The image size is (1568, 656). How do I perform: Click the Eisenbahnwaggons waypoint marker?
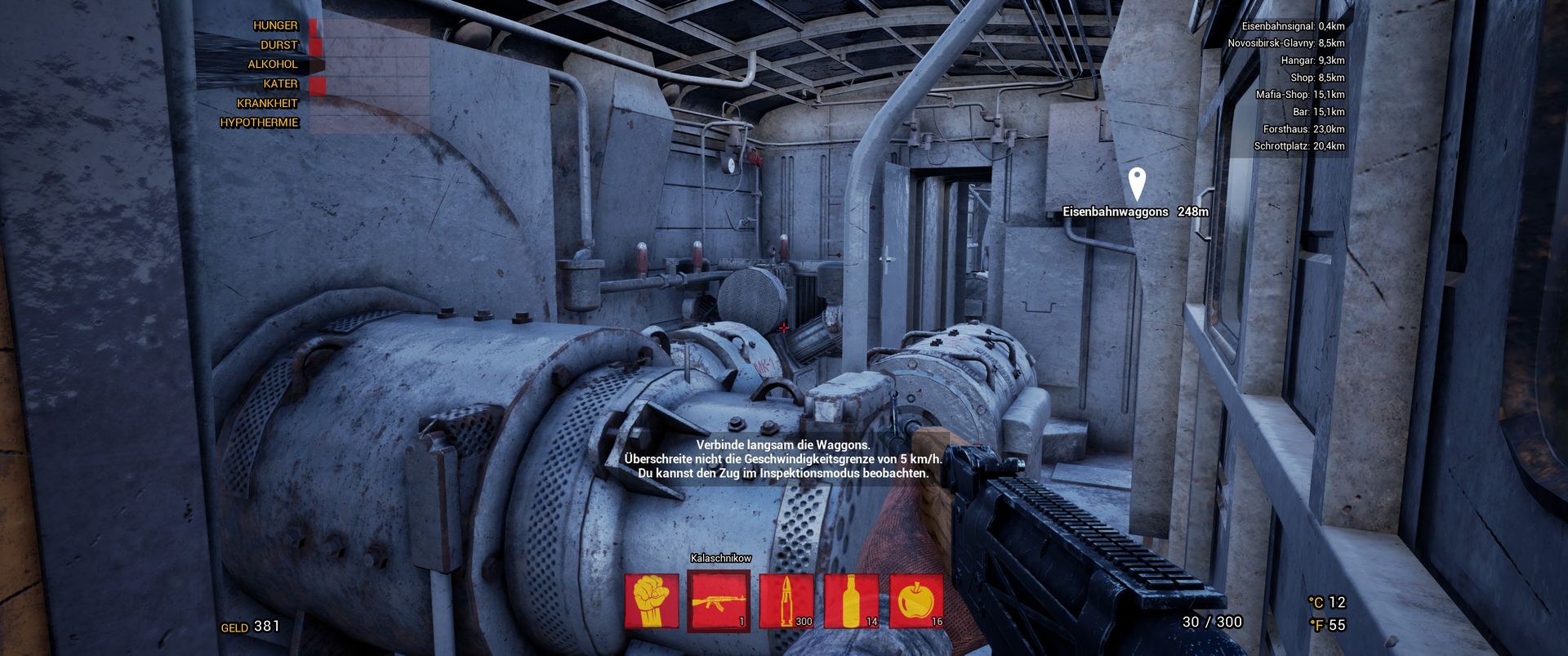[x=1136, y=184]
